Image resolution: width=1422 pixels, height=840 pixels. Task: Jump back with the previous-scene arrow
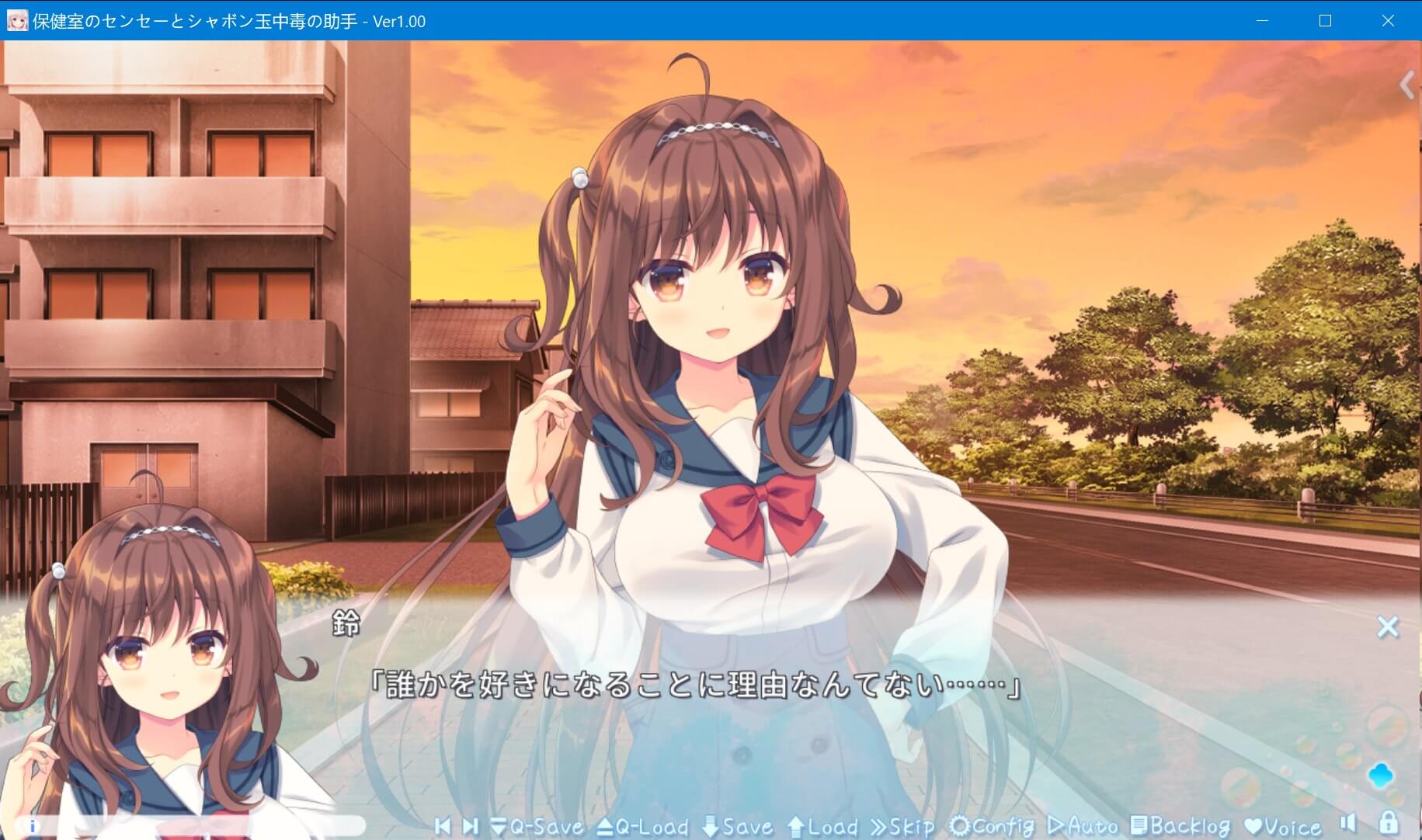[443, 826]
